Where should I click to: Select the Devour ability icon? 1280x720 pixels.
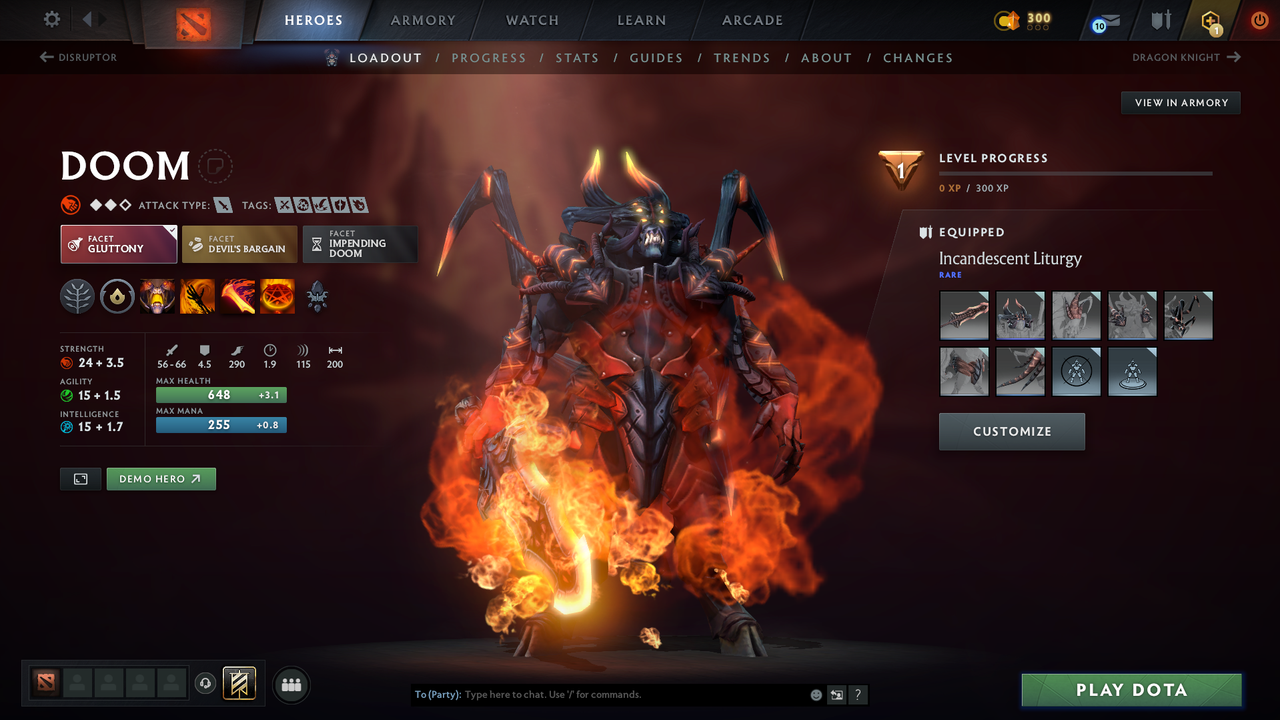point(157,296)
